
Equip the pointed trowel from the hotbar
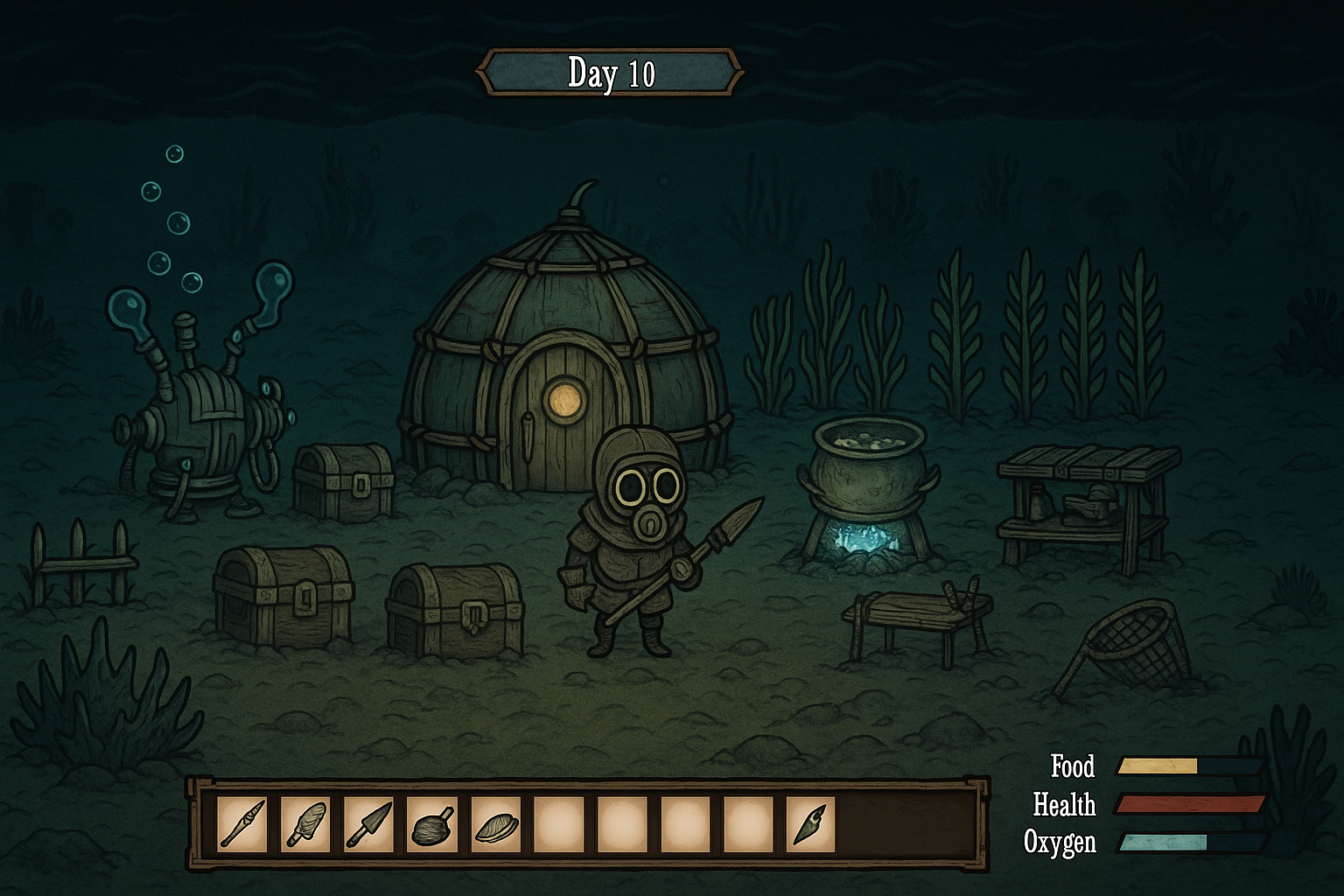[x=368, y=823]
